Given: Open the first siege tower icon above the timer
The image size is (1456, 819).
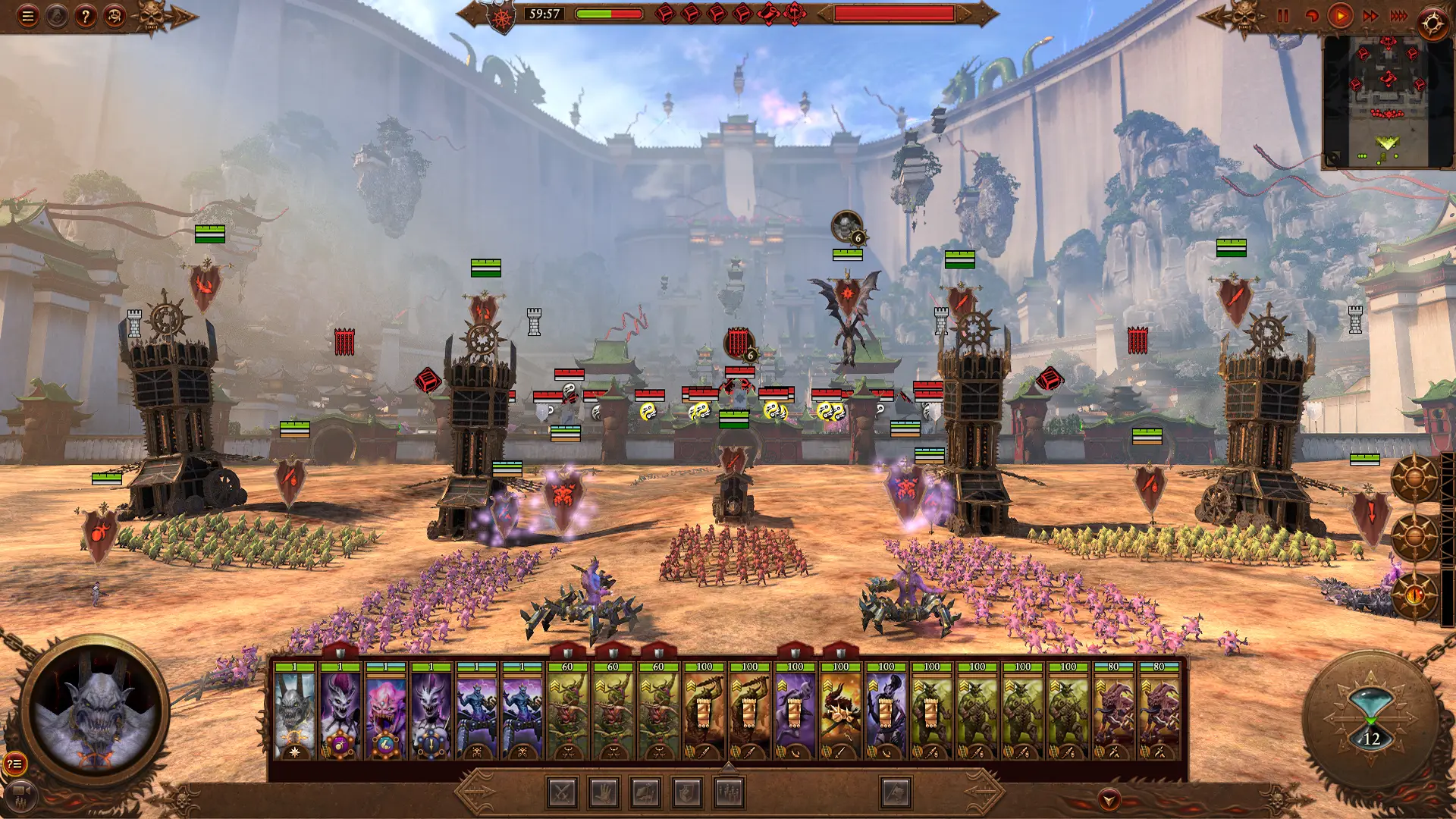Looking at the screenshot, I should point(665,13).
